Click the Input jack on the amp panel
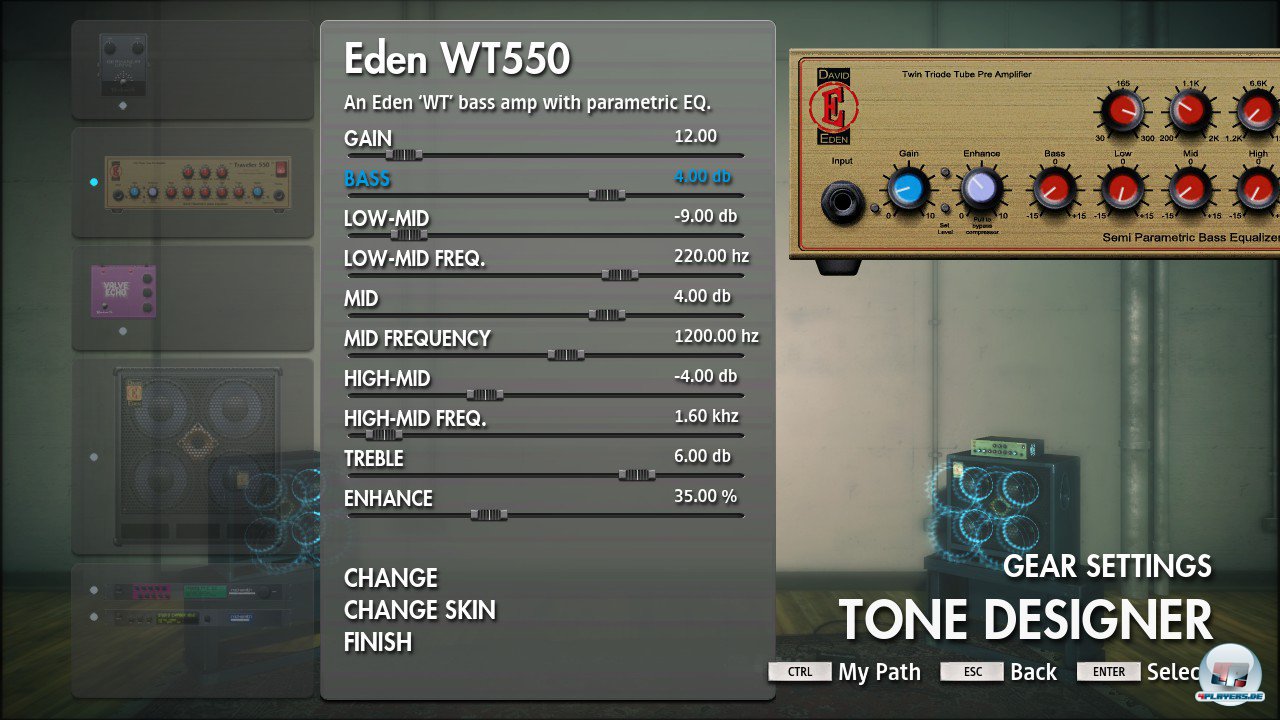This screenshot has height=720, width=1280. [x=842, y=199]
